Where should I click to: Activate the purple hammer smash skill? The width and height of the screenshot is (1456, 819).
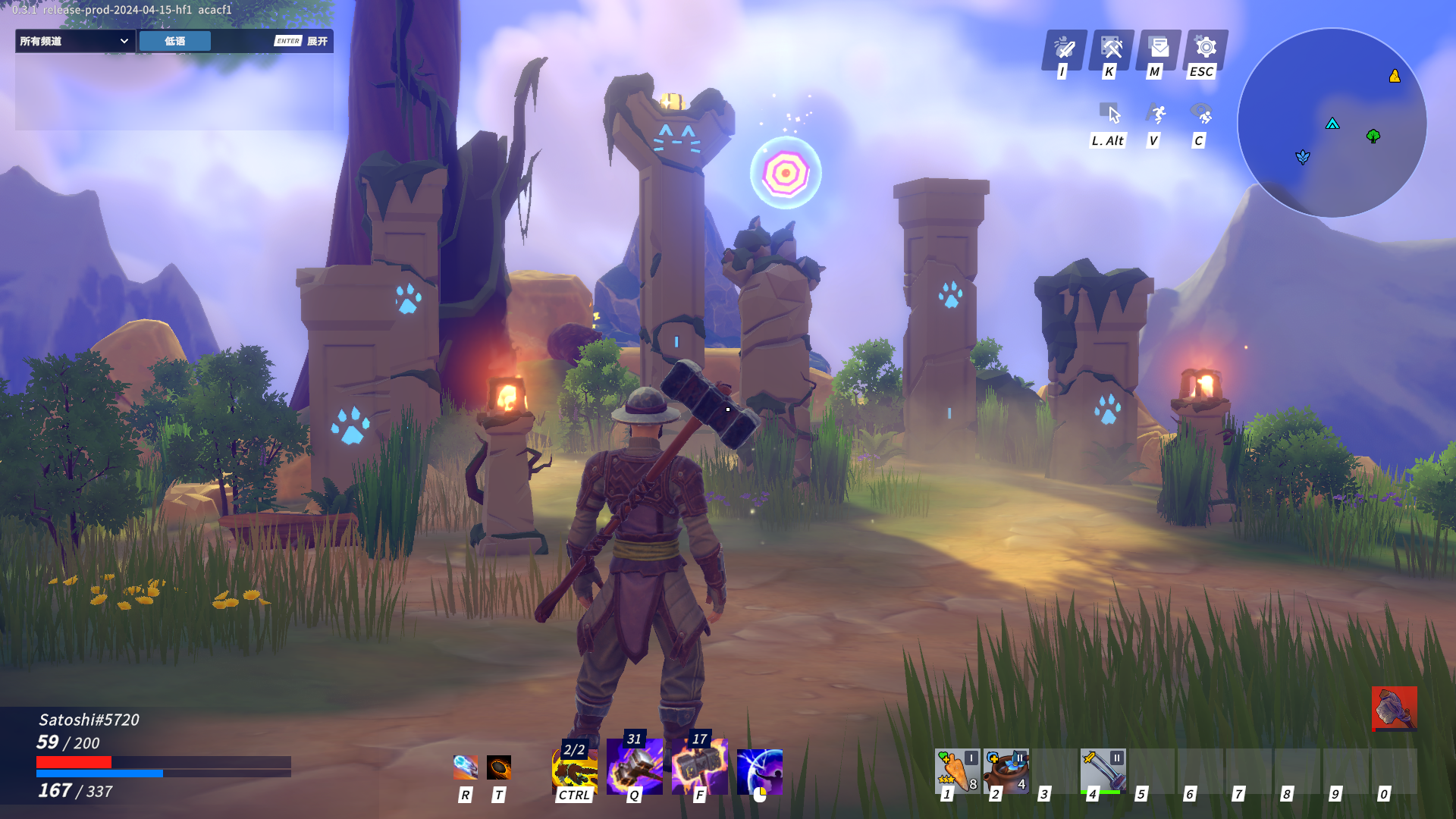point(634,767)
